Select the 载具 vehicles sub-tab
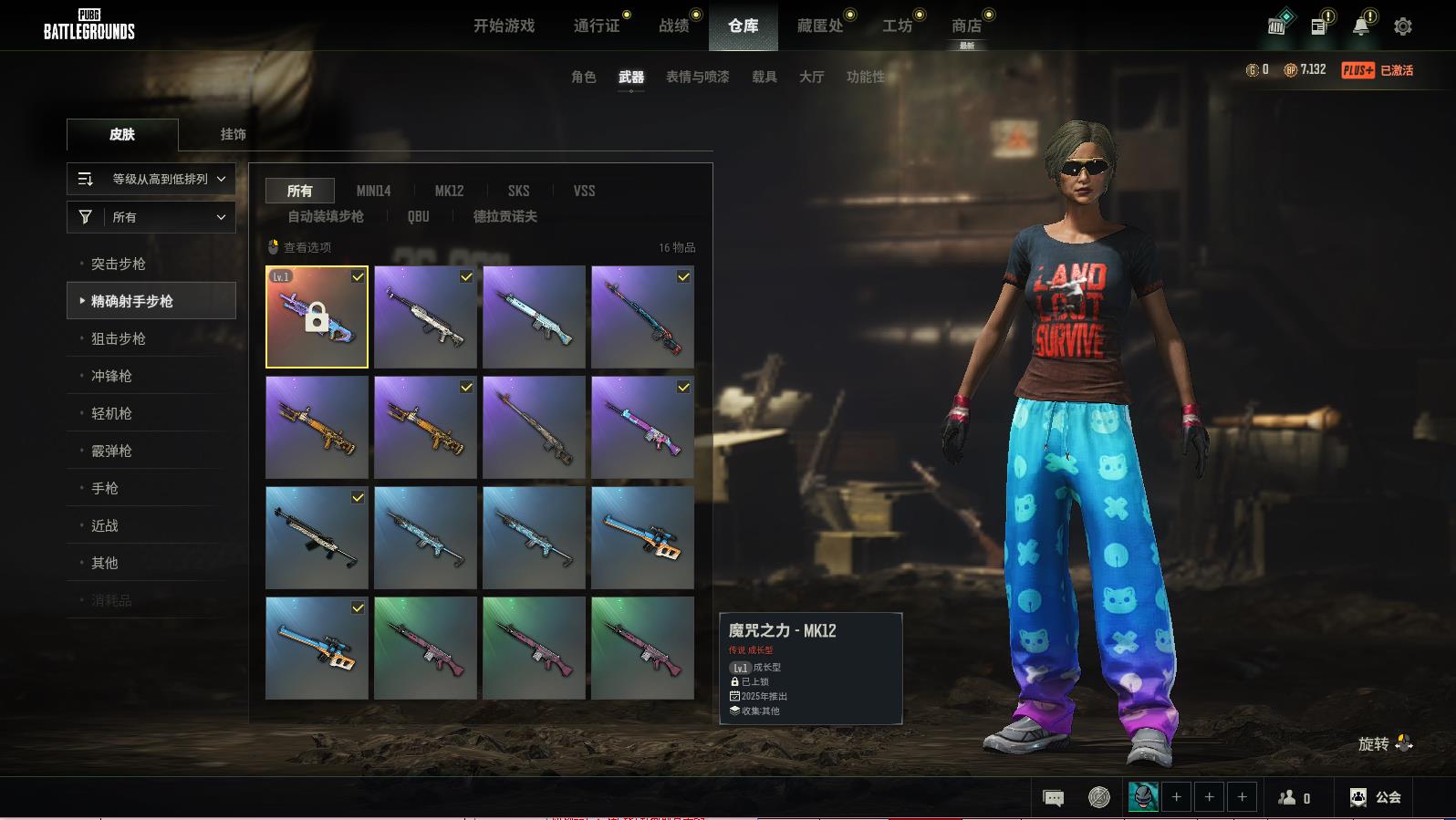This screenshot has width=1456, height=820. click(764, 77)
